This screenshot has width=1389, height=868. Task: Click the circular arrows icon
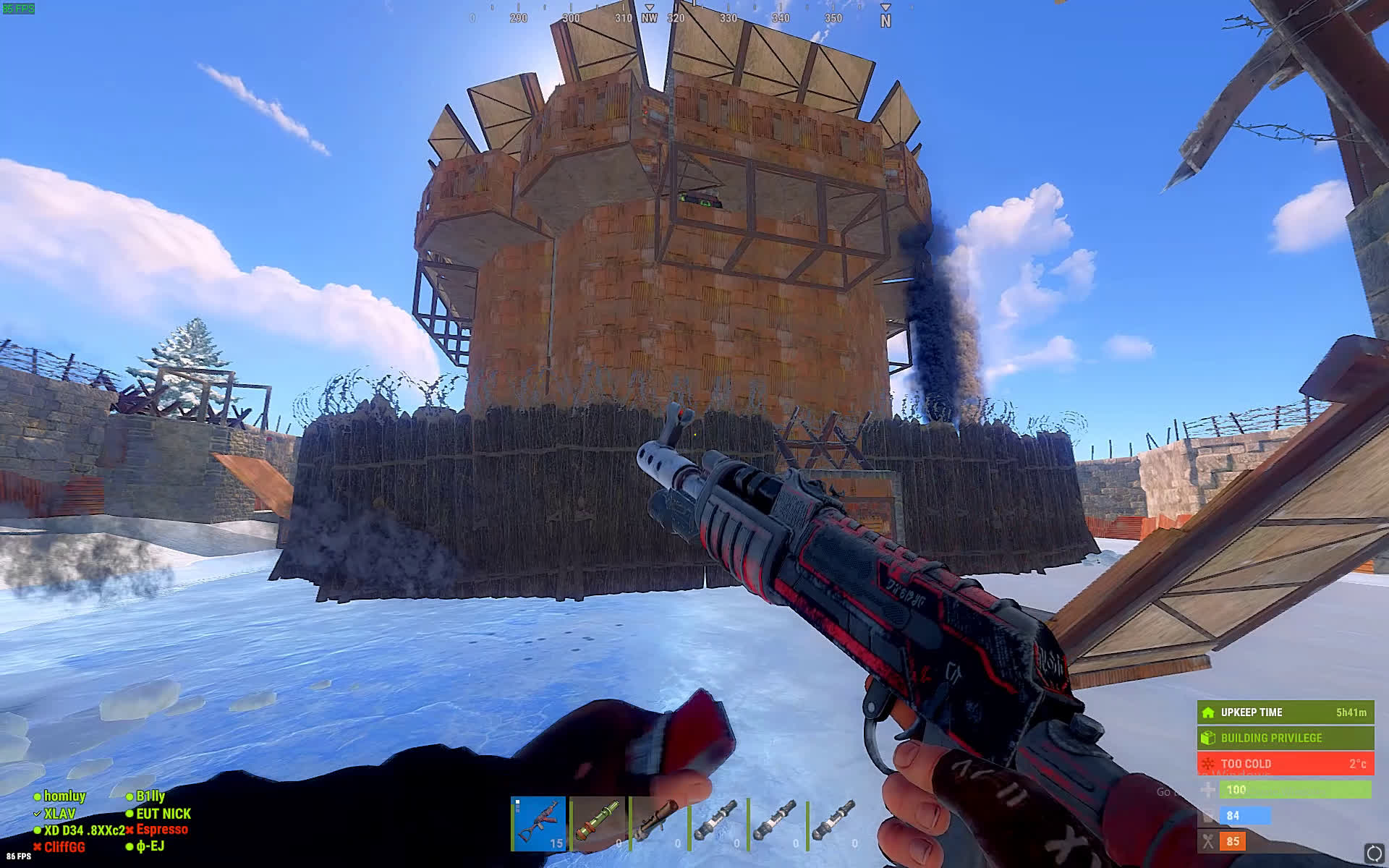(x=1372, y=852)
